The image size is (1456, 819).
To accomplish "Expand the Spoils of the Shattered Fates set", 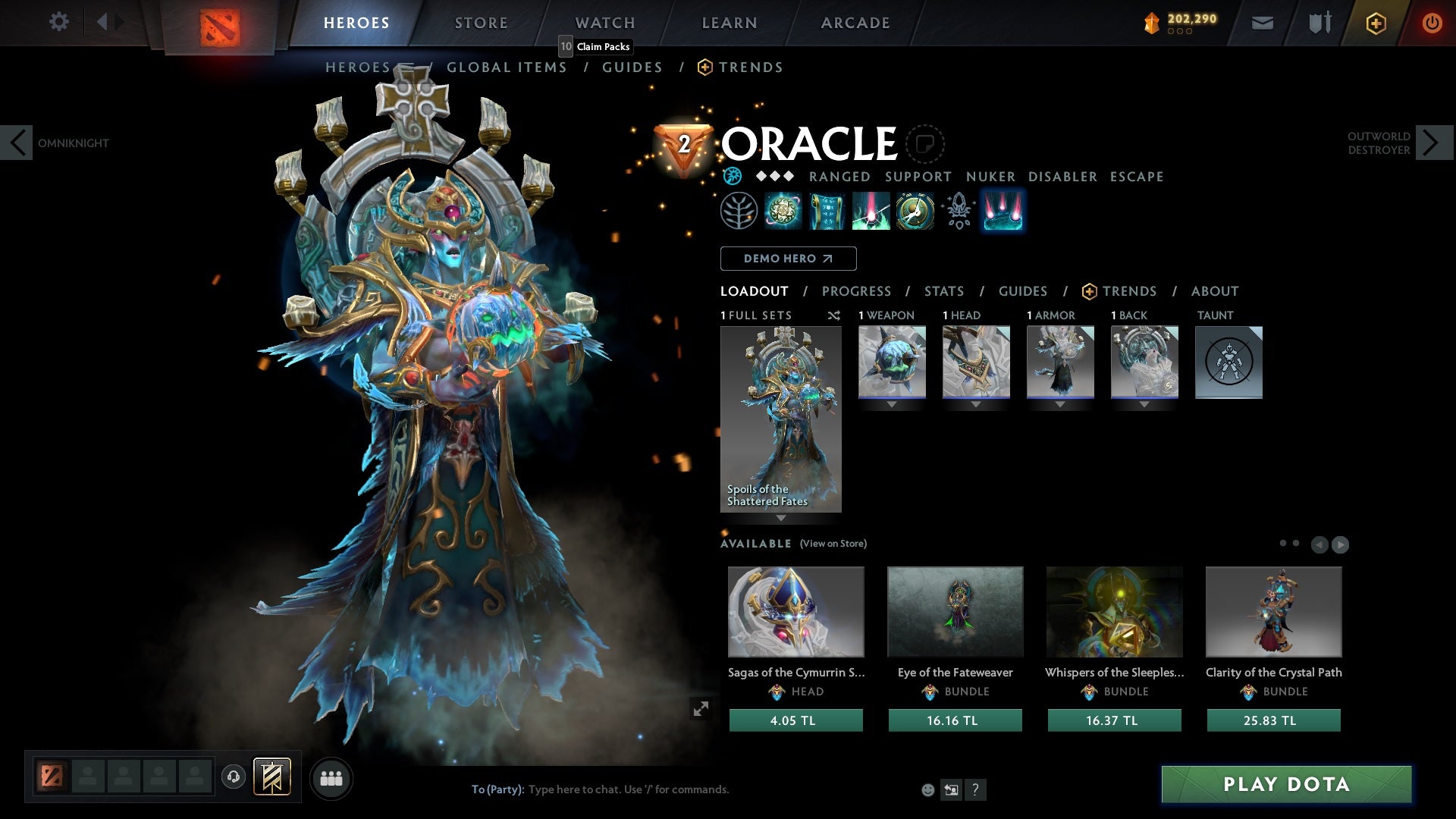I will coord(781,519).
